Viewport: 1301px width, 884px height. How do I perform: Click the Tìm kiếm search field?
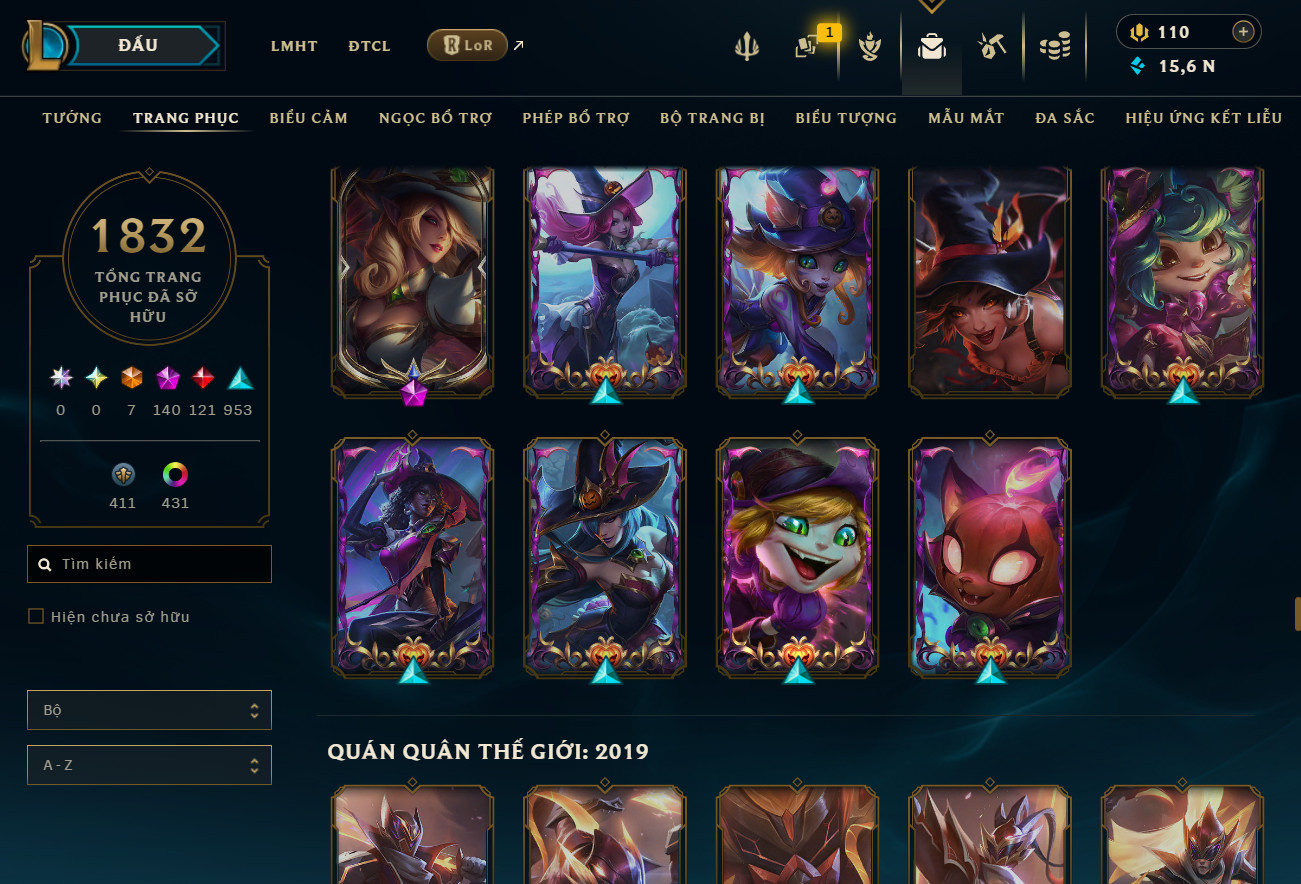pyautogui.click(x=160, y=564)
